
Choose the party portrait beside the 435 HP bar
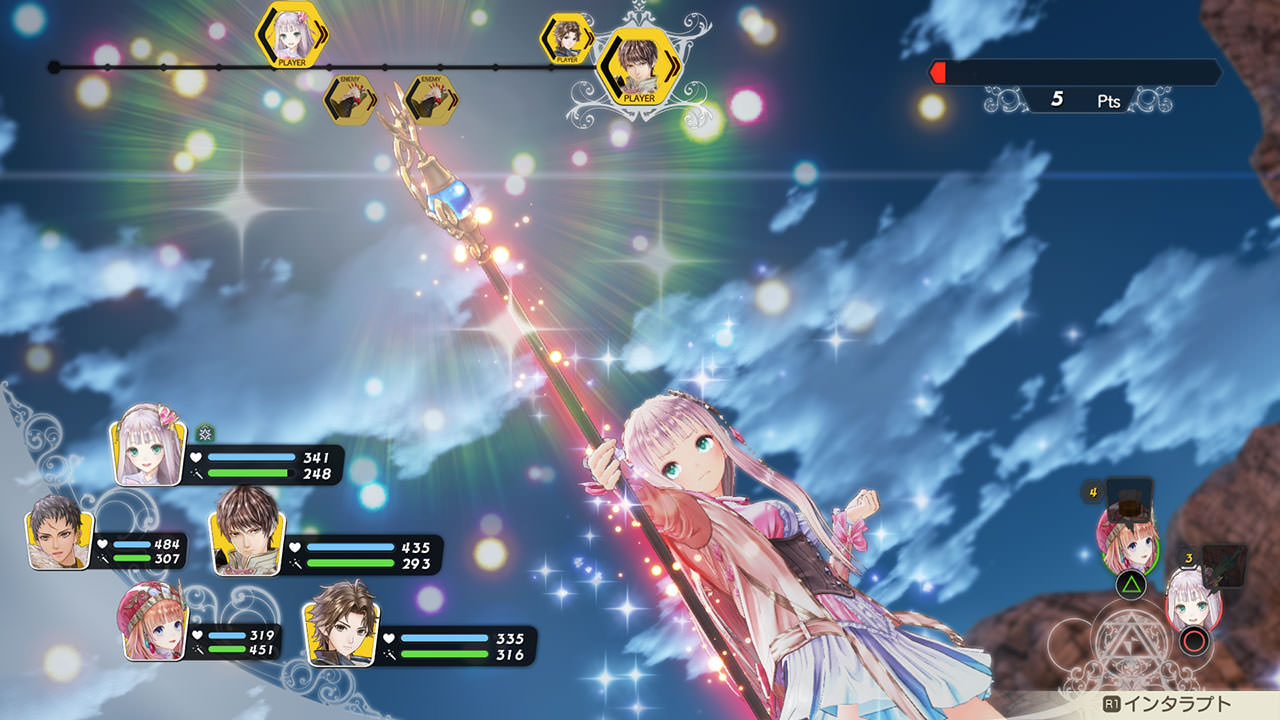[x=247, y=531]
